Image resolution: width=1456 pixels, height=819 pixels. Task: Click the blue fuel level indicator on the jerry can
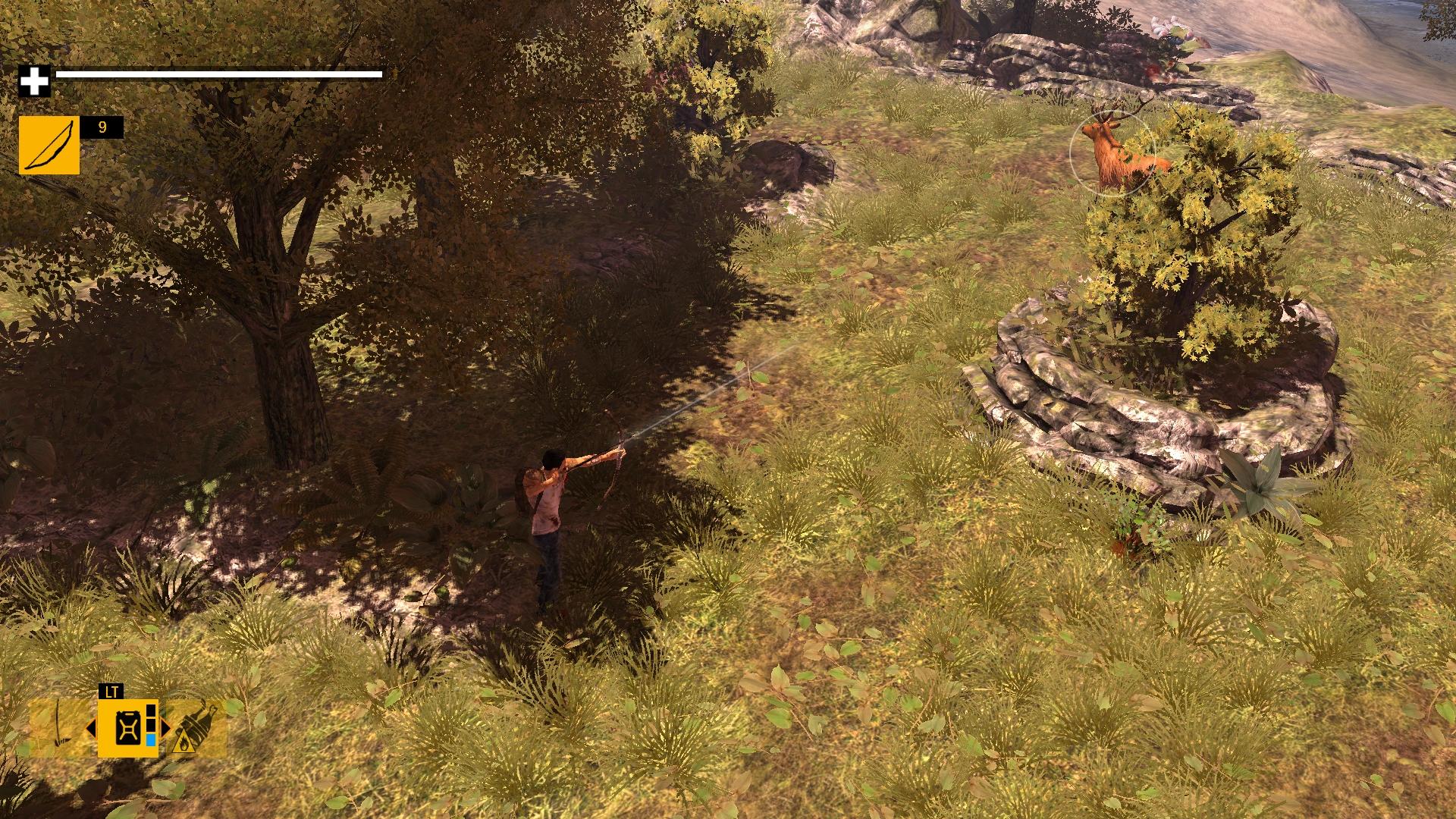150,741
